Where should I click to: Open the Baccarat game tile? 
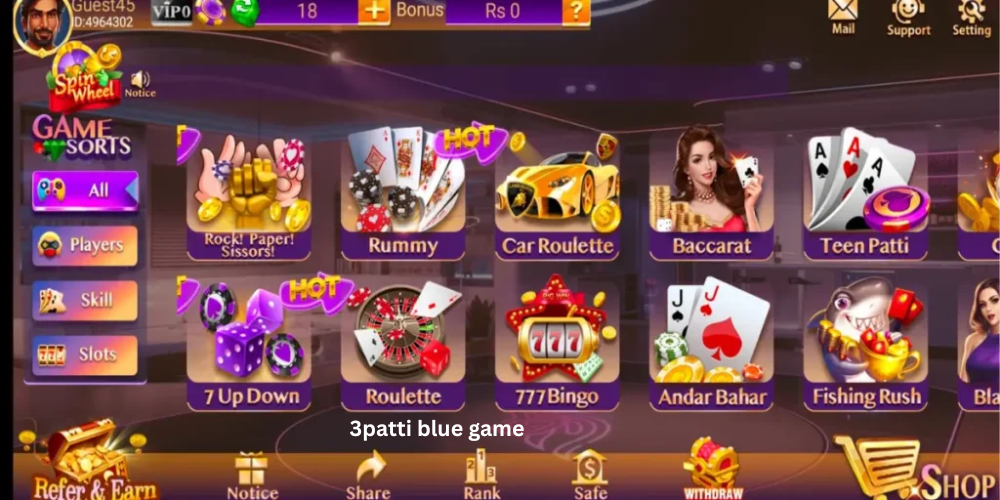point(711,194)
